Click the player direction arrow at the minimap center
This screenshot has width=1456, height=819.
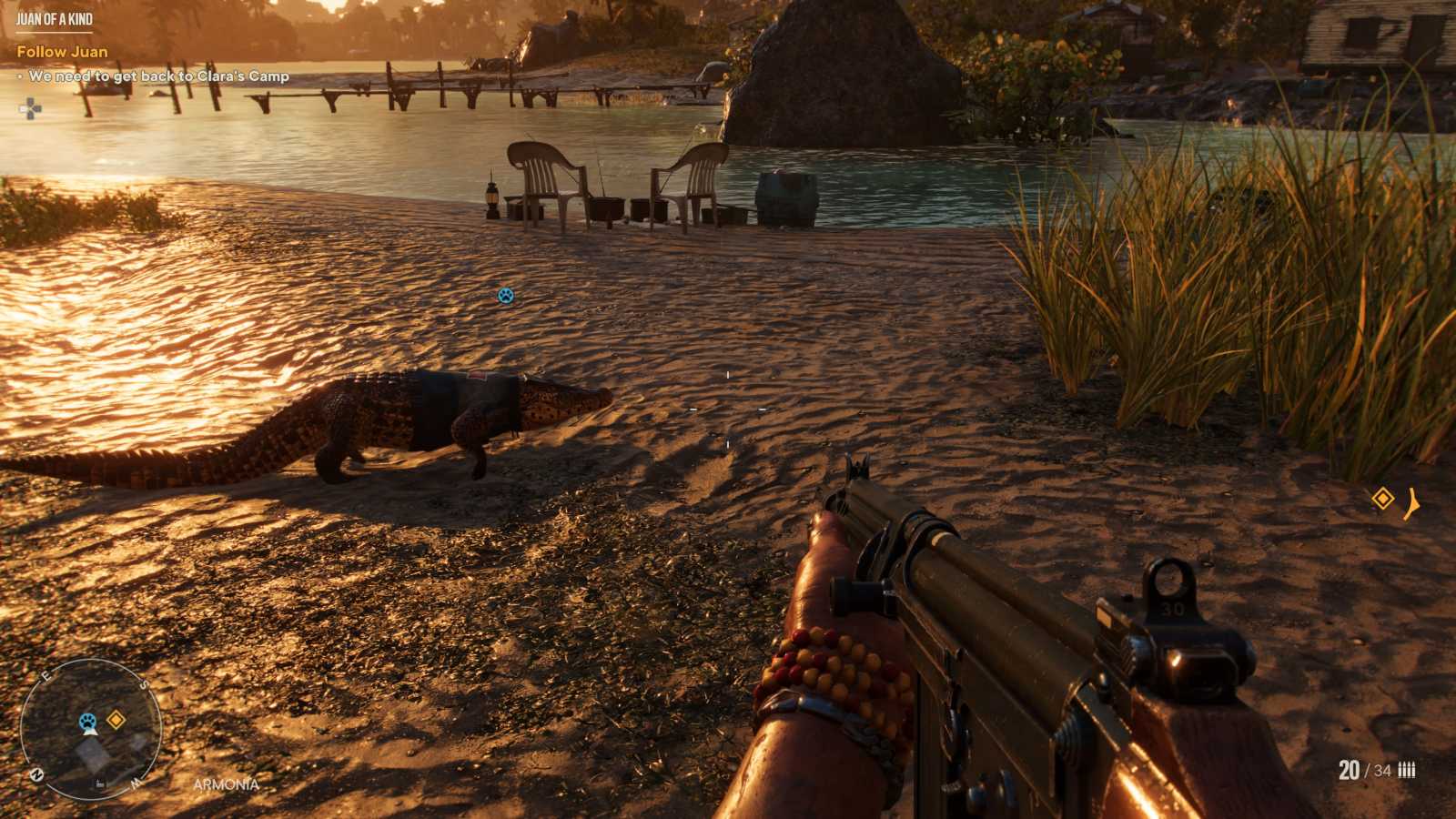click(92, 732)
